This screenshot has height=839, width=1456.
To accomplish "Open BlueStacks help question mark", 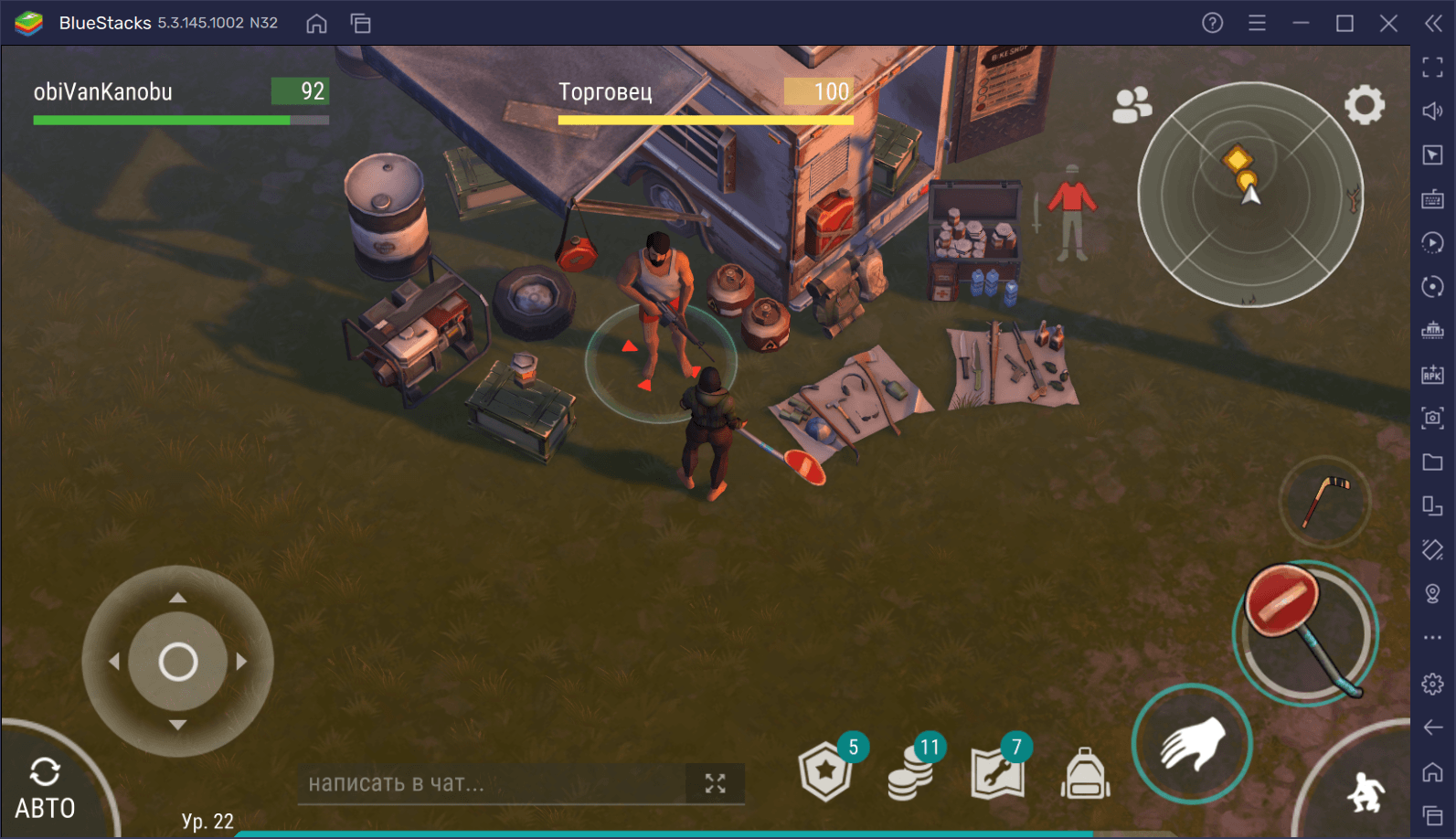I will click(1212, 23).
